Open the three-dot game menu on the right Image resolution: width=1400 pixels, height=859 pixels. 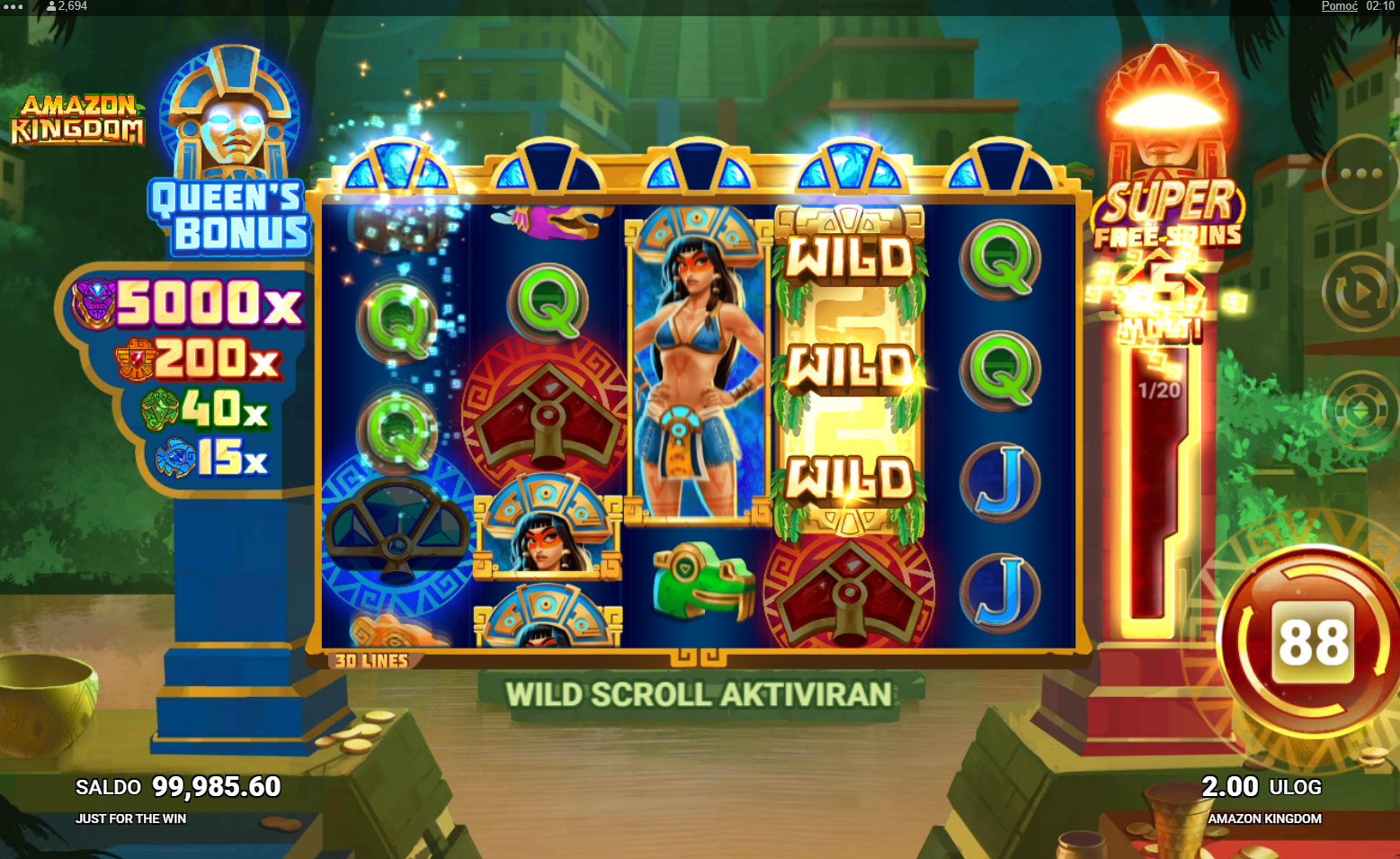1360,174
